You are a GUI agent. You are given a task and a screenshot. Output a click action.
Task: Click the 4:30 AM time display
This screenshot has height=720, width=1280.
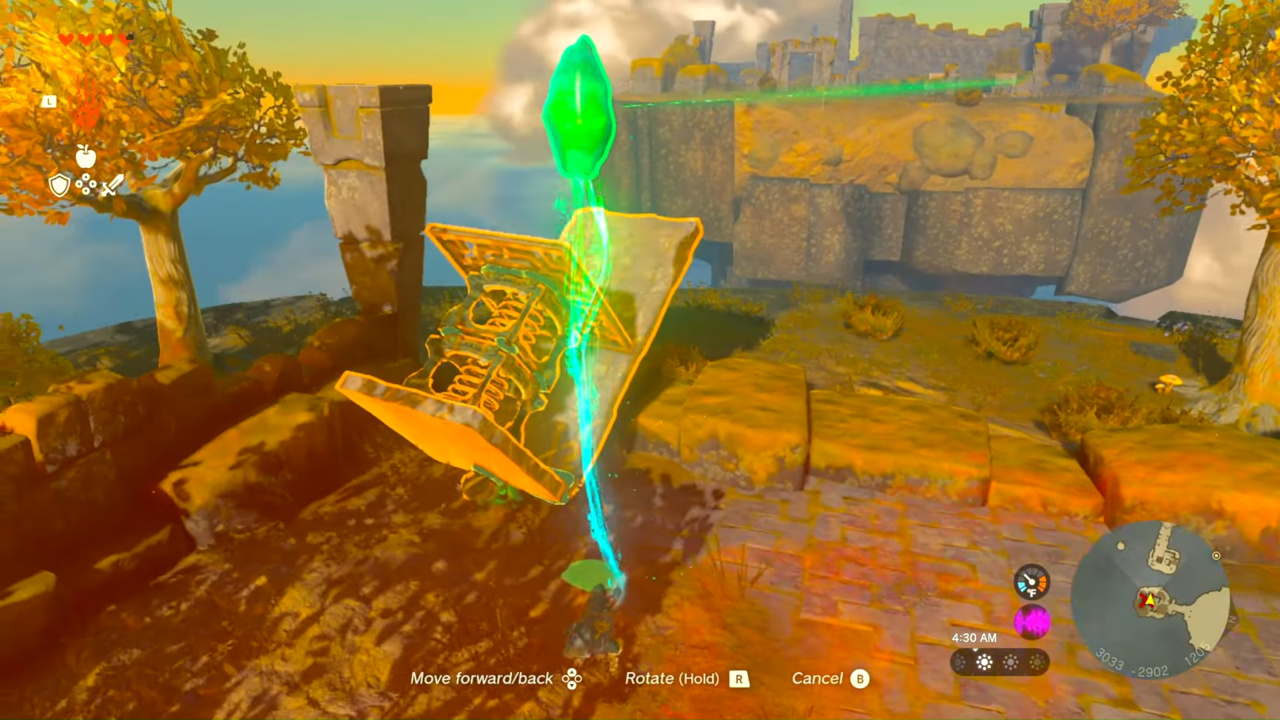(972, 637)
